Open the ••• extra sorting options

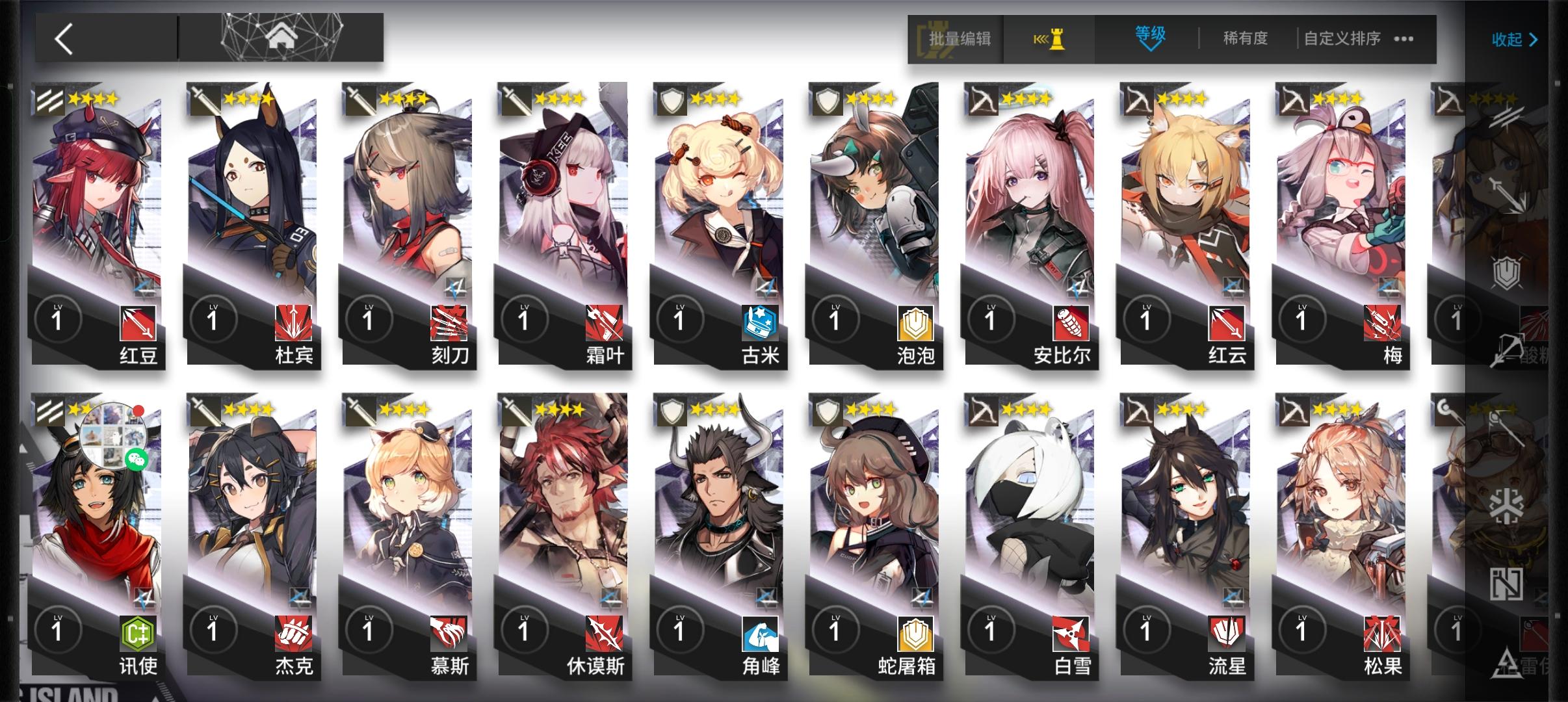1404,39
